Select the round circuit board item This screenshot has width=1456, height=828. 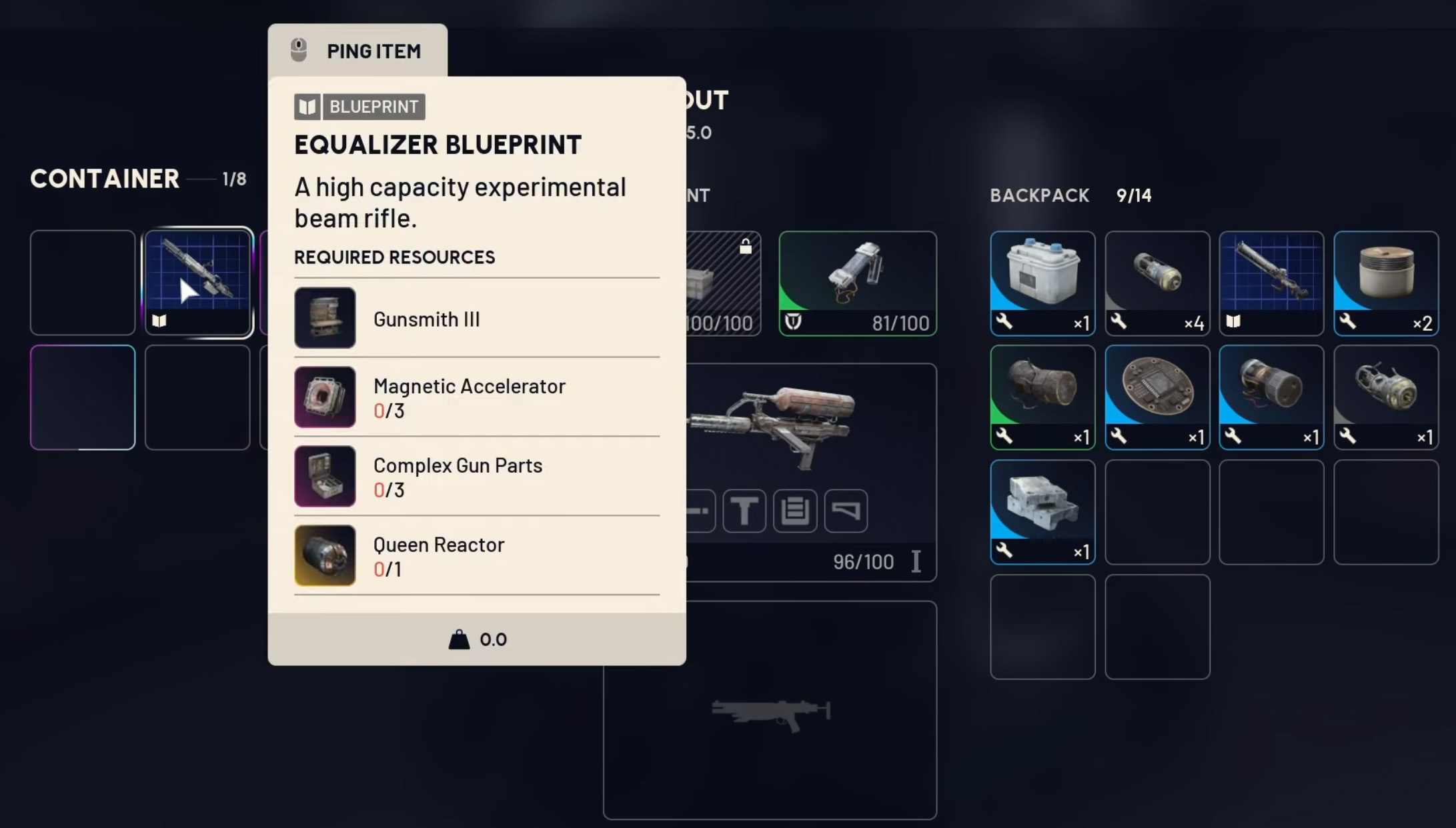(x=1157, y=397)
